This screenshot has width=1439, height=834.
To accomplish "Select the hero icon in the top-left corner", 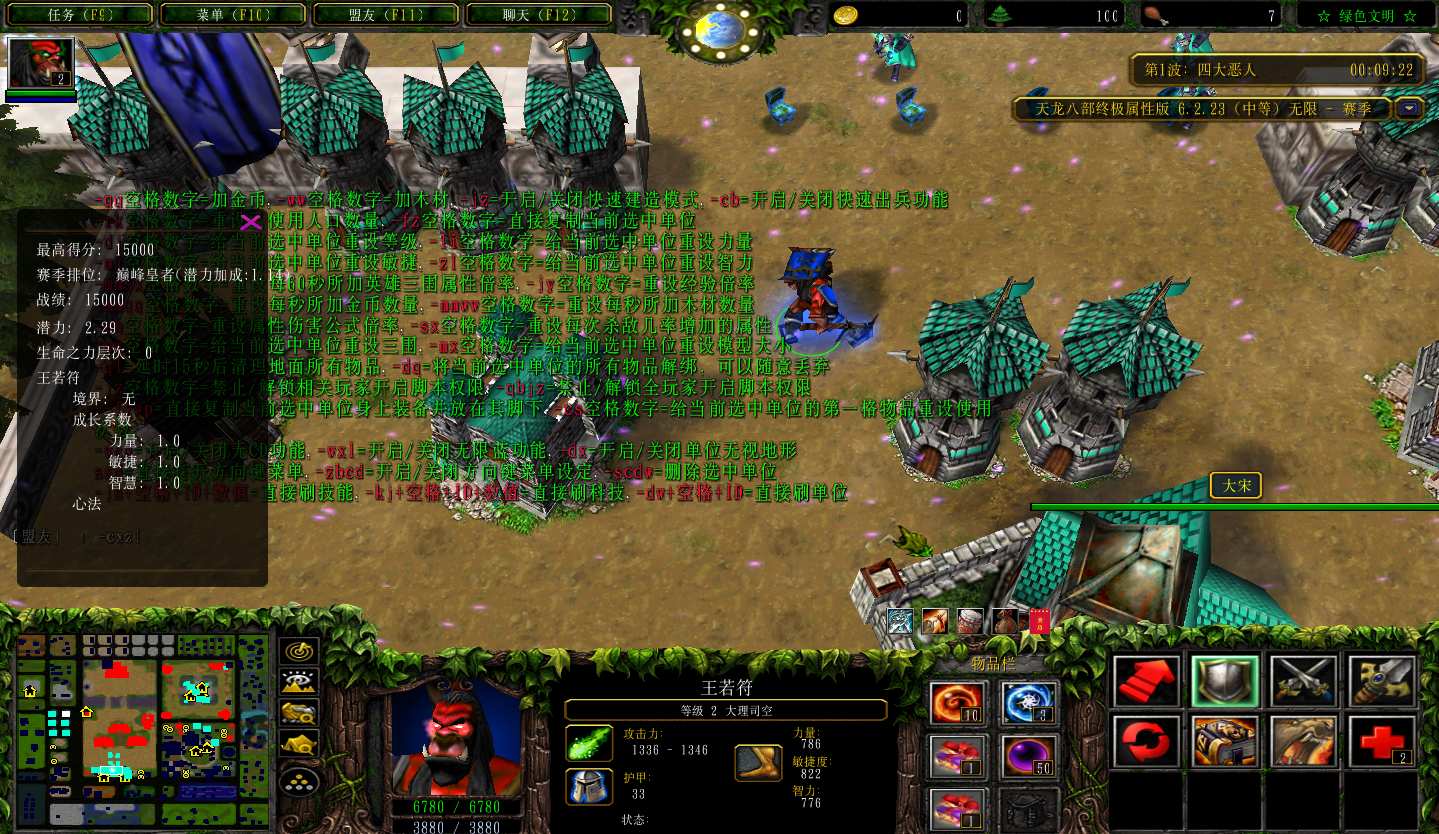I will (x=41, y=64).
